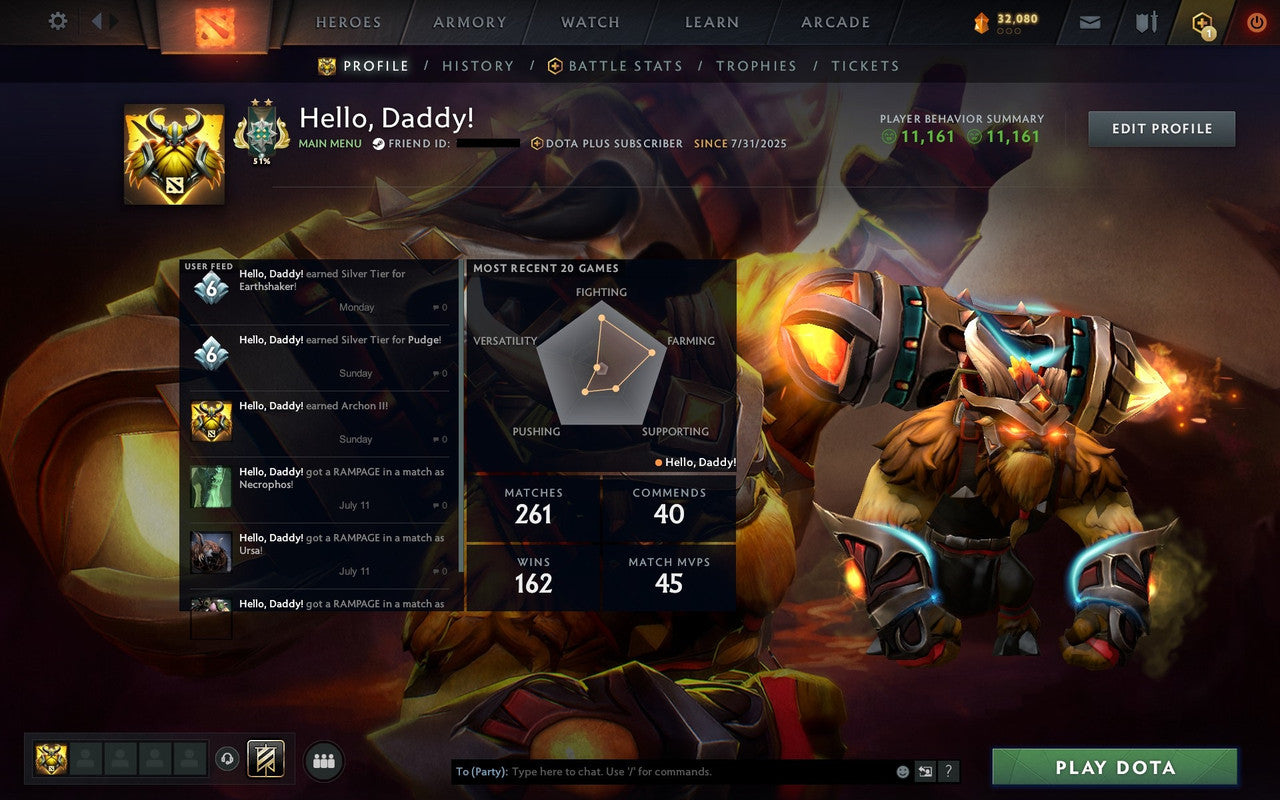Switch to the HISTORY tab
The image size is (1280, 800).
pyautogui.click(x=478, y=66)
